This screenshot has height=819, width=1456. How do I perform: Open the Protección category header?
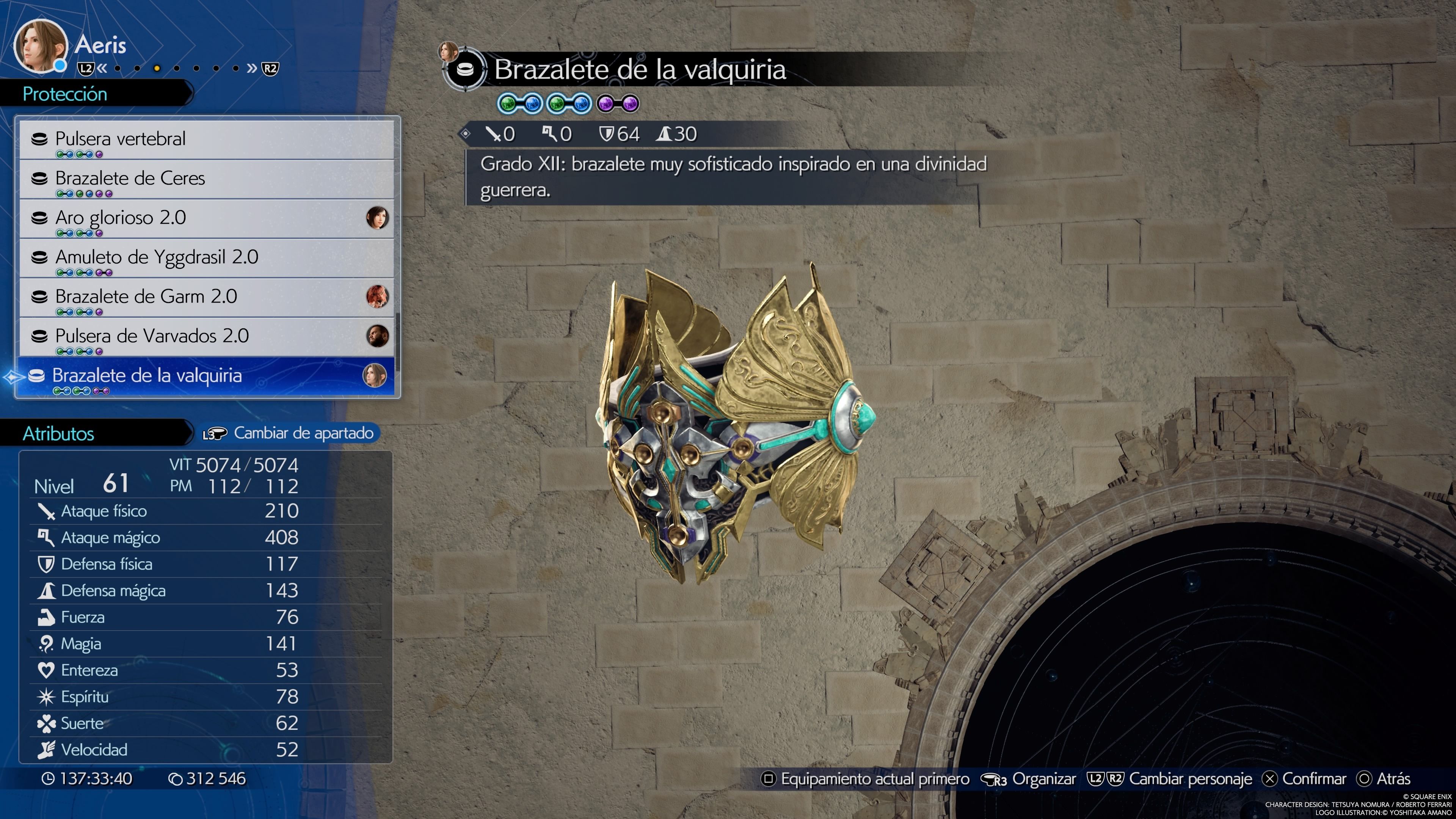[65, 94]
